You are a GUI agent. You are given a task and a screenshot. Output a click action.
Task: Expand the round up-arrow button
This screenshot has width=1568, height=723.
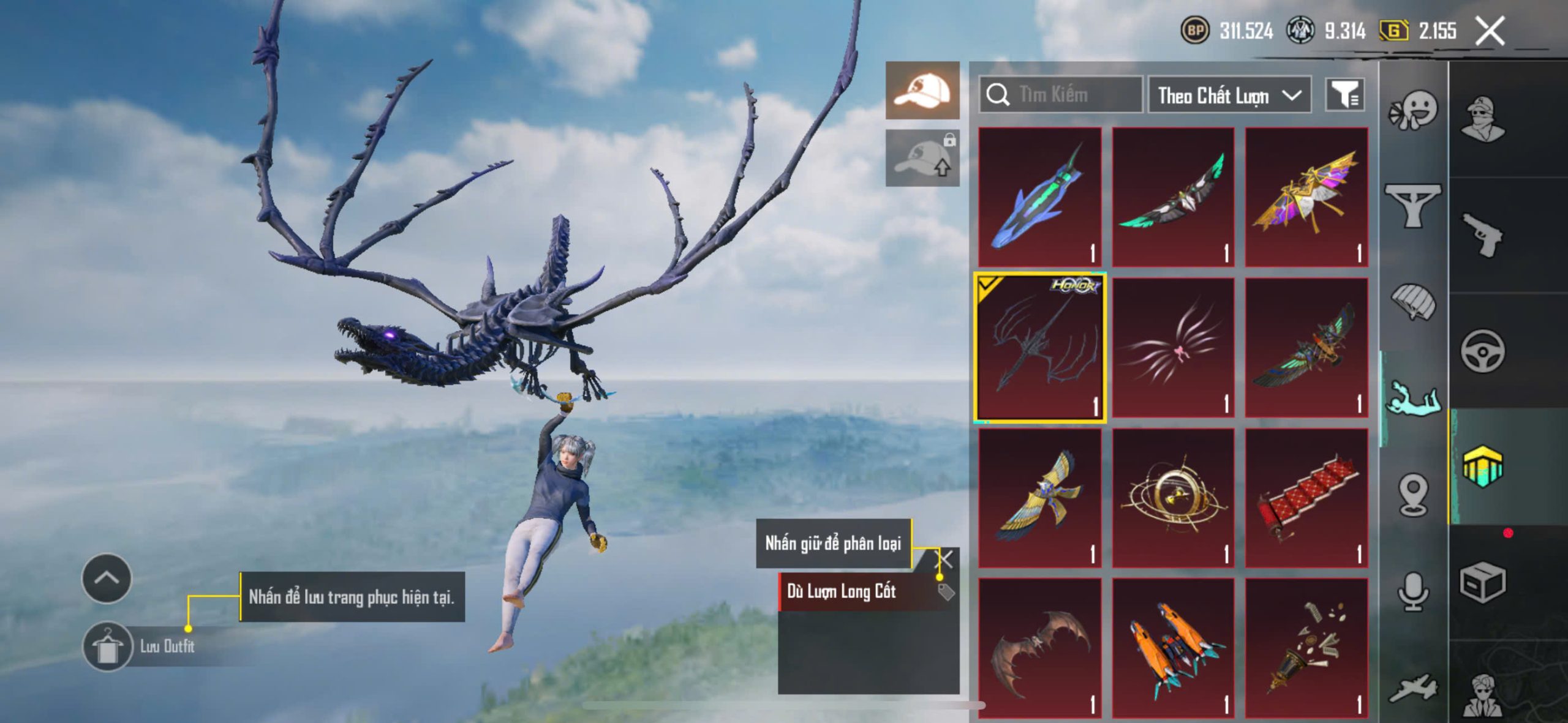click(x=107, y=578)
